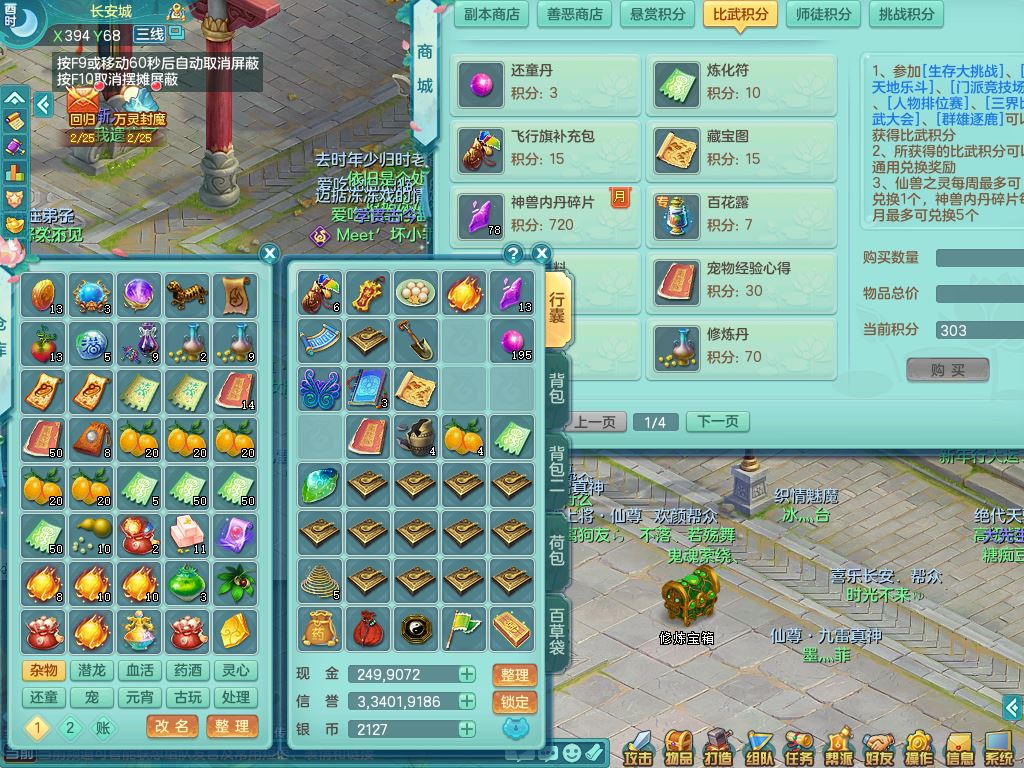1024x768 pixels.
Task: Click the 锁定 lock button
Action: click(x=514, y=702)
